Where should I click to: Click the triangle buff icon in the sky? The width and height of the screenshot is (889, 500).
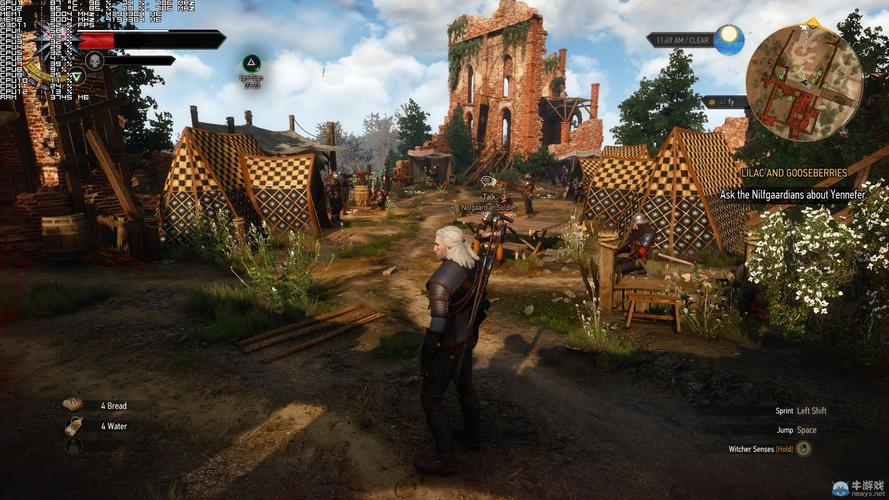click(252, 63)
